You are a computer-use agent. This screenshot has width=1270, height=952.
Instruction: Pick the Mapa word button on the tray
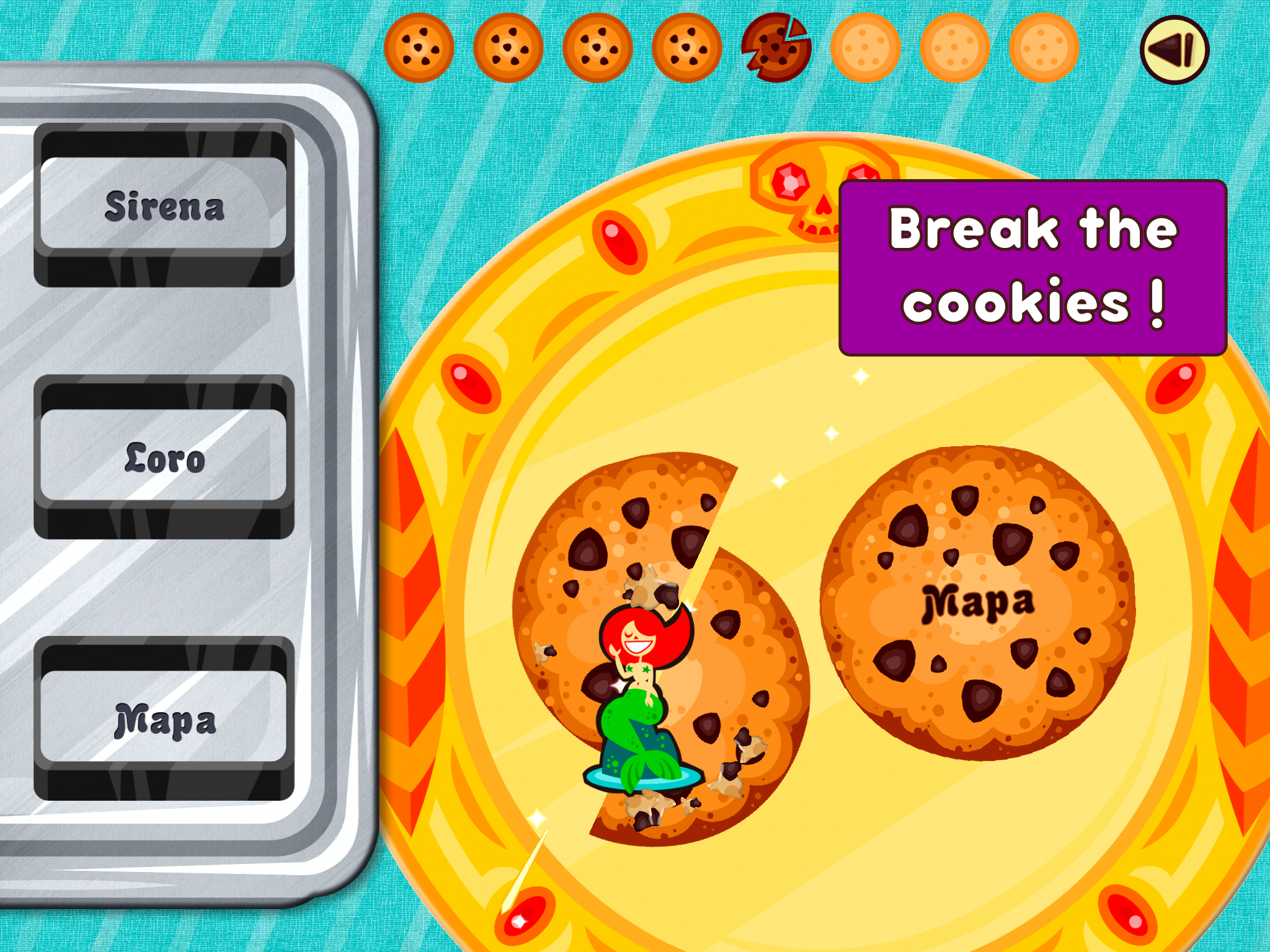coord(164,718)
